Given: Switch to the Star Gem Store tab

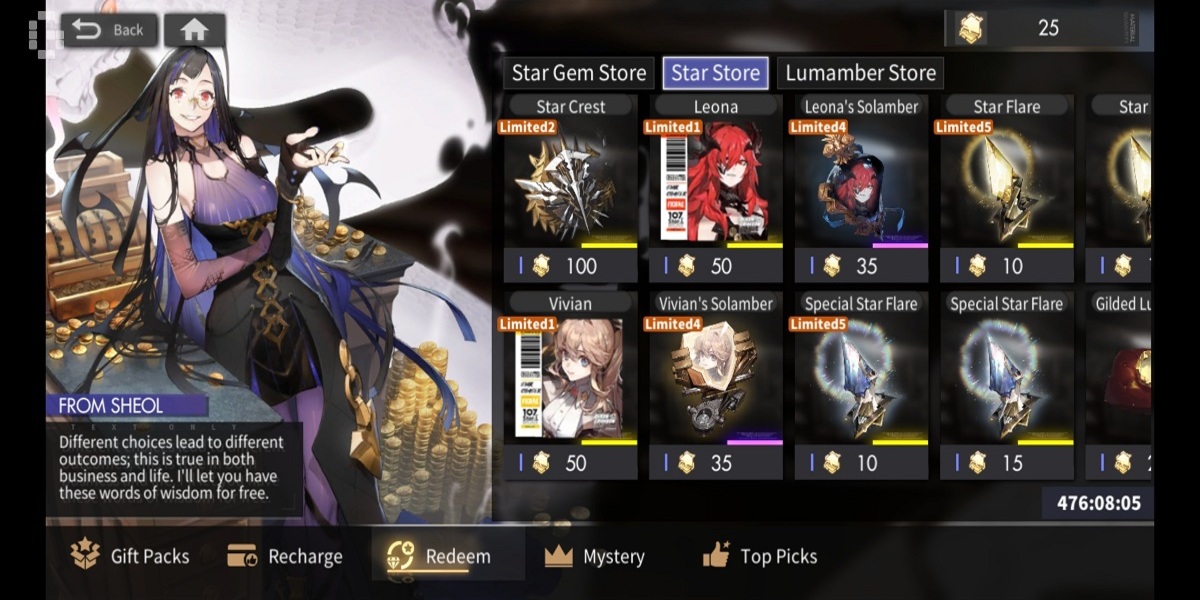Looking at the screenshot, I should pyautogui.click(x=579, y=73).
